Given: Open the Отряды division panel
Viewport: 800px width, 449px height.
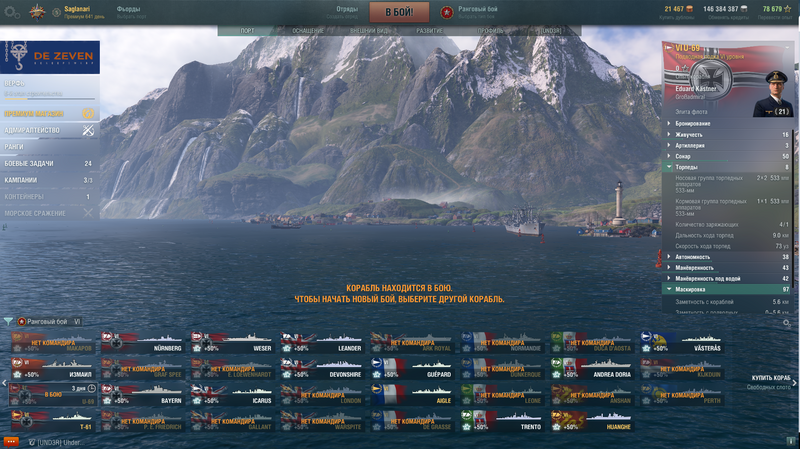Looking at the screenshot, I should click(x=346, y=11).
